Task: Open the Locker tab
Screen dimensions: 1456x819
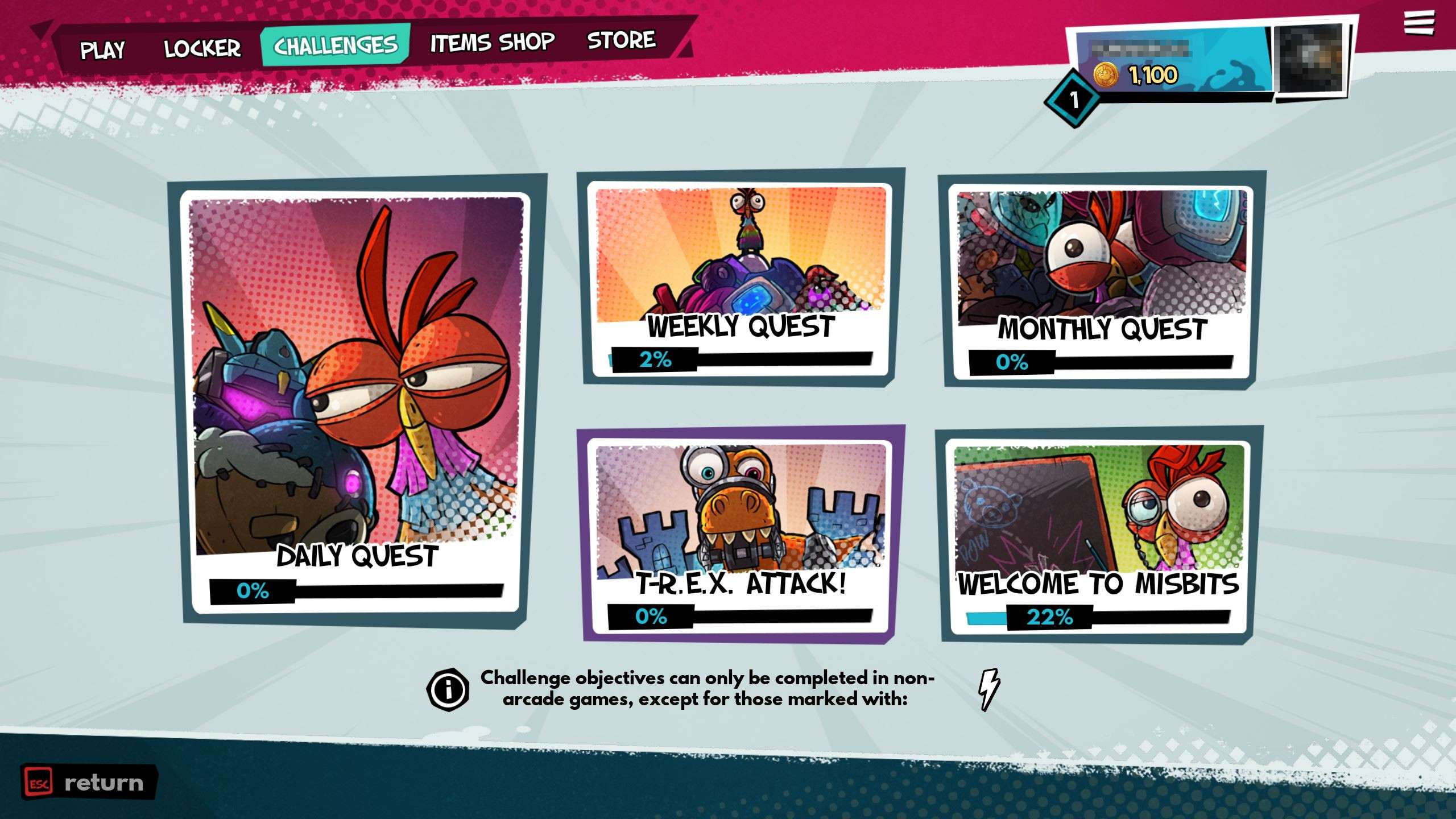Action: pyautogui.click(x=202, y=48)
